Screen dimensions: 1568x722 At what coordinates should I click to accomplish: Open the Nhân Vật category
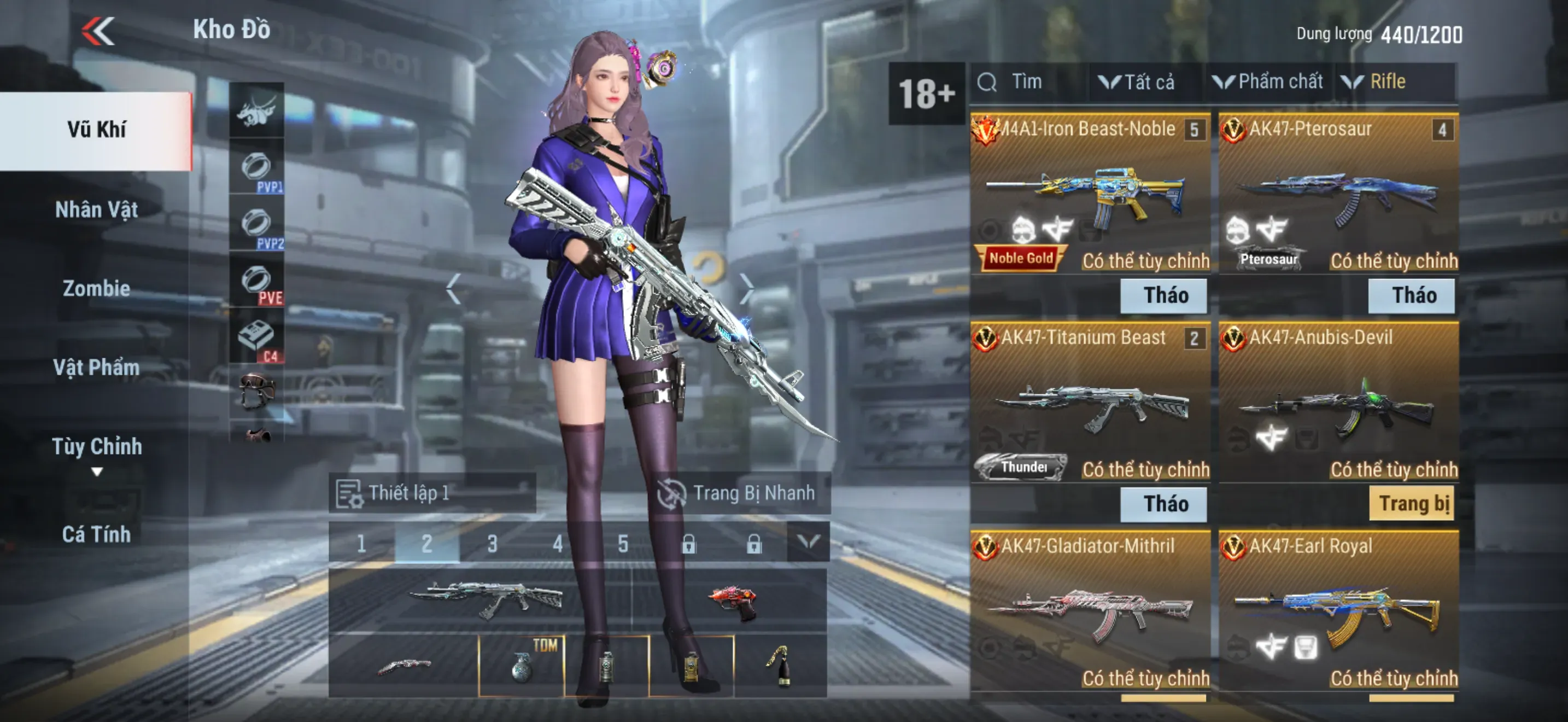coord(96,210)
